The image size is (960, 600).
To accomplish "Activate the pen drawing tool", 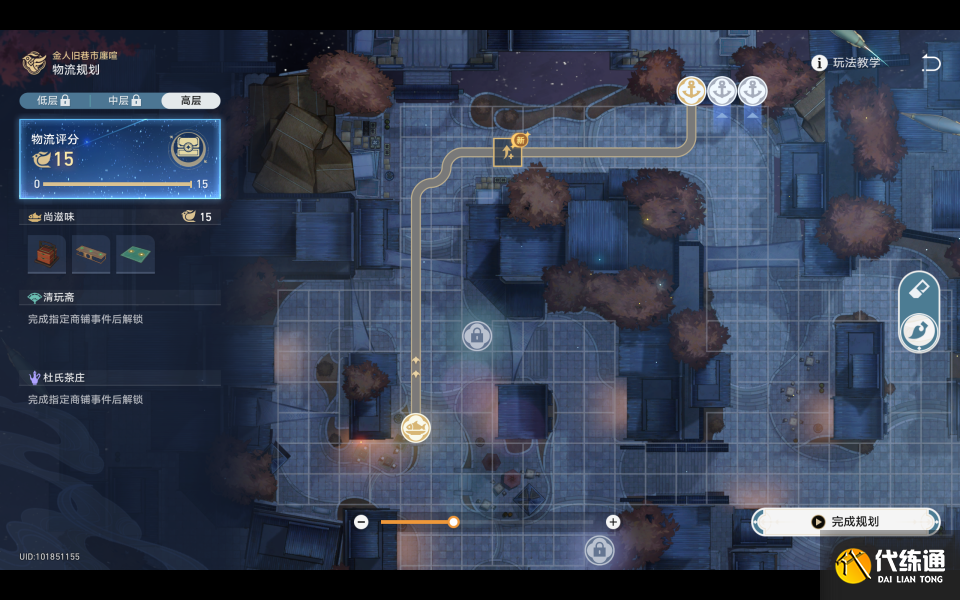I will (x=919, y=332).
